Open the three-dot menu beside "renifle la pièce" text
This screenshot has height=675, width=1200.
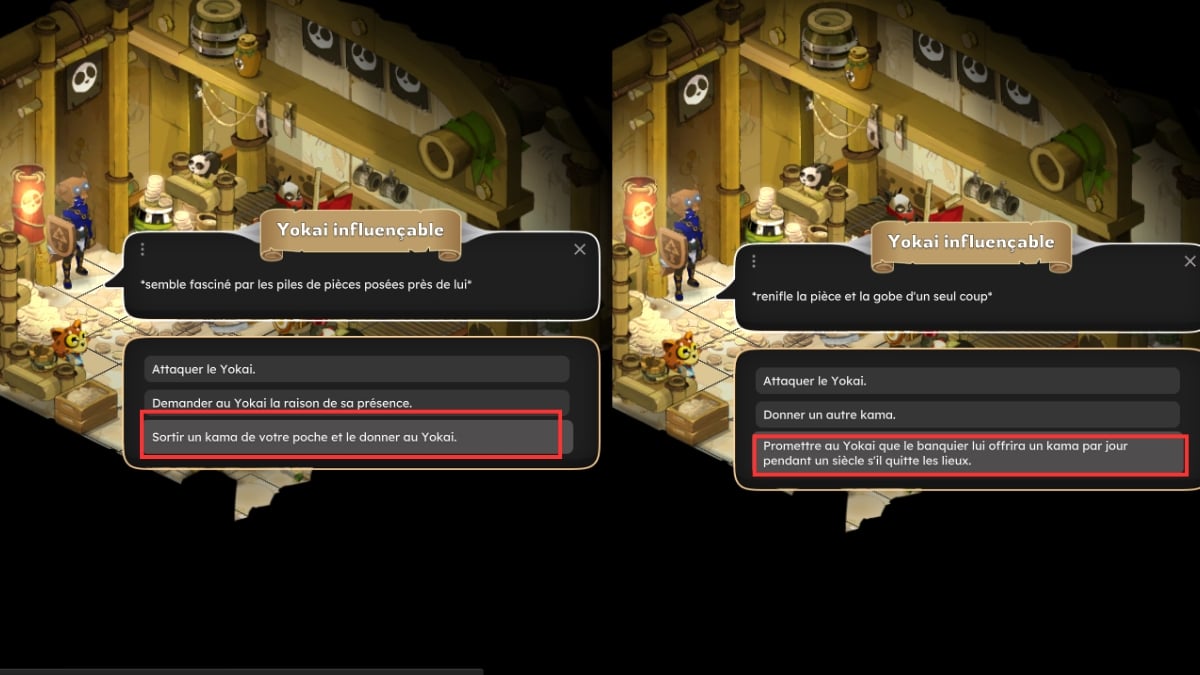click(753, 262)
